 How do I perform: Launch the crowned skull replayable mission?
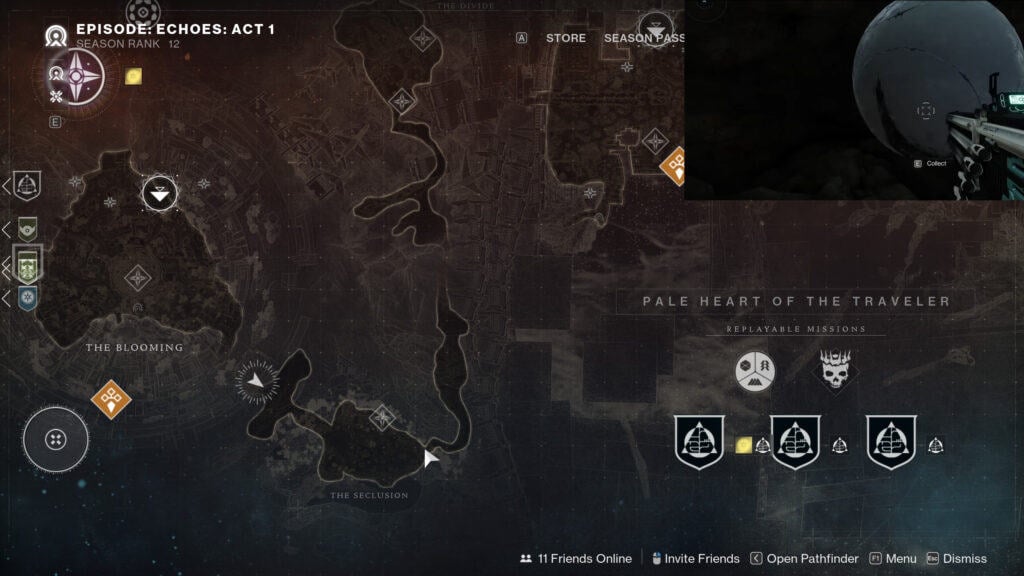835,372
